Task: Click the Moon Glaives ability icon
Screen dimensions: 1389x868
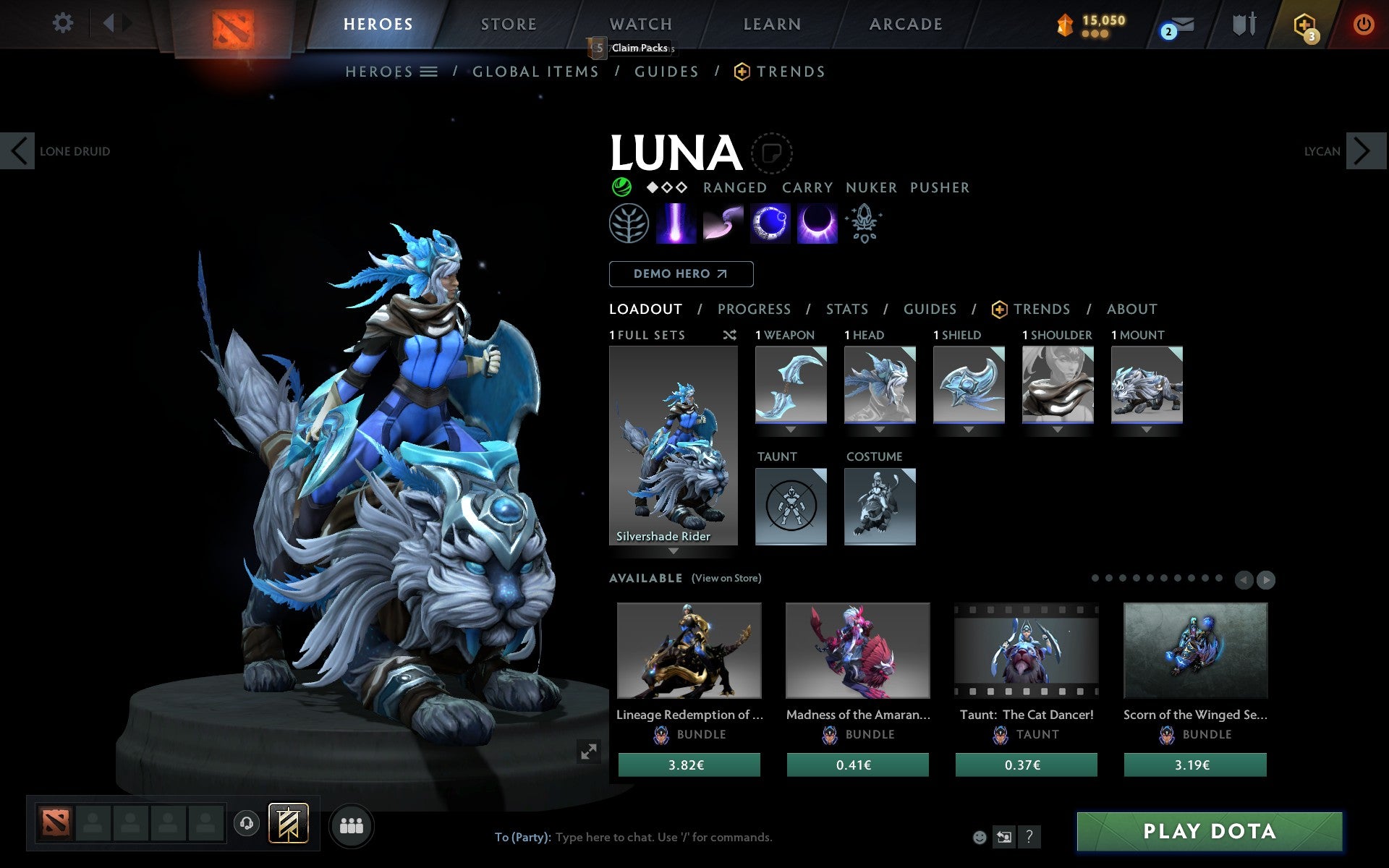Action: coord(723,224)
